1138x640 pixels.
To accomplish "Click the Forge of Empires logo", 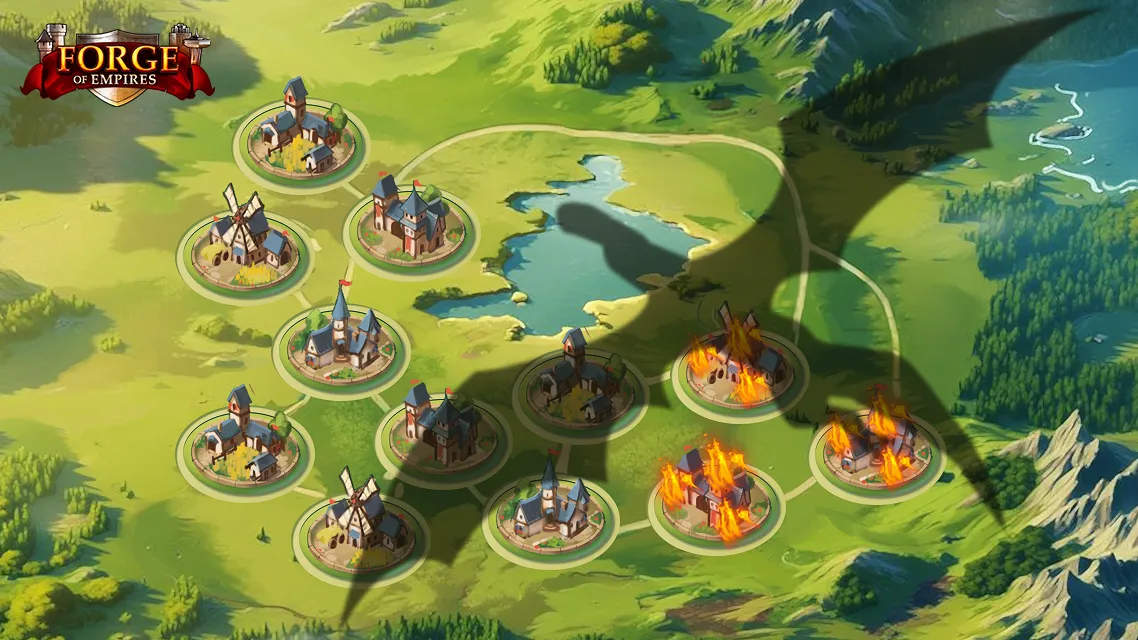I will click(117, 64).
